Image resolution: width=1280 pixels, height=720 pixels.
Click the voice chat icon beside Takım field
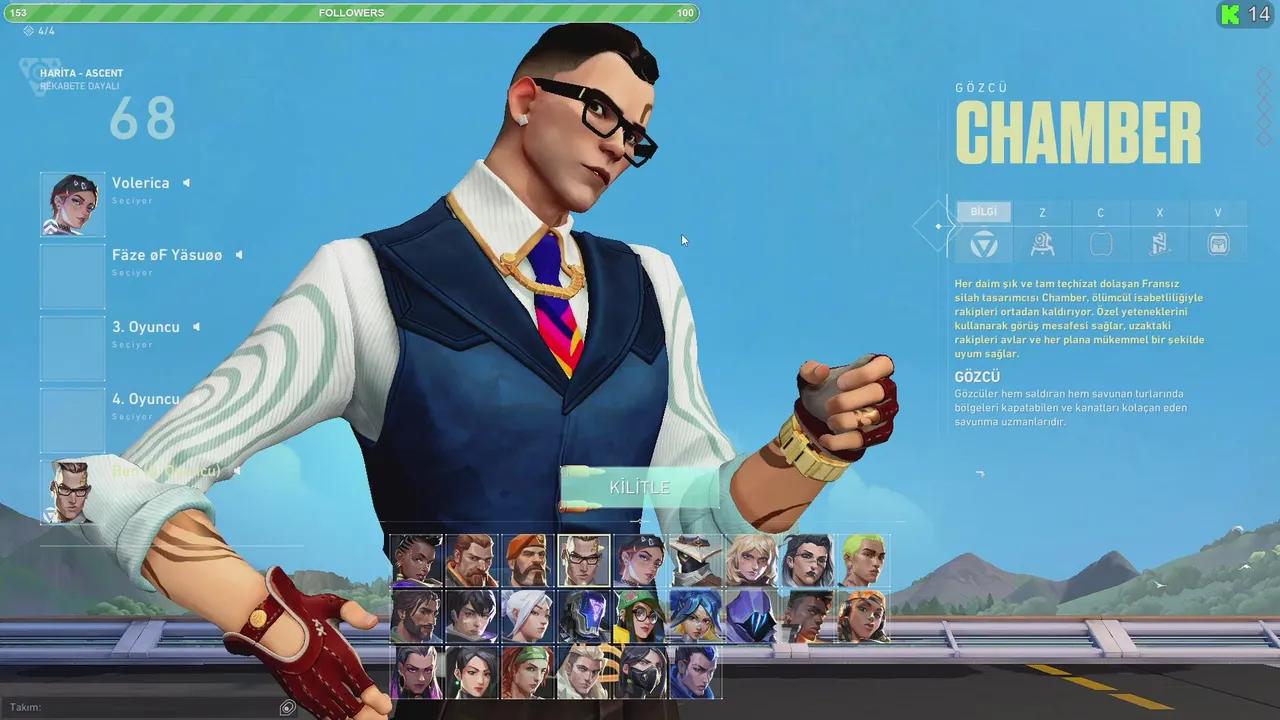(x=288, y=707)
